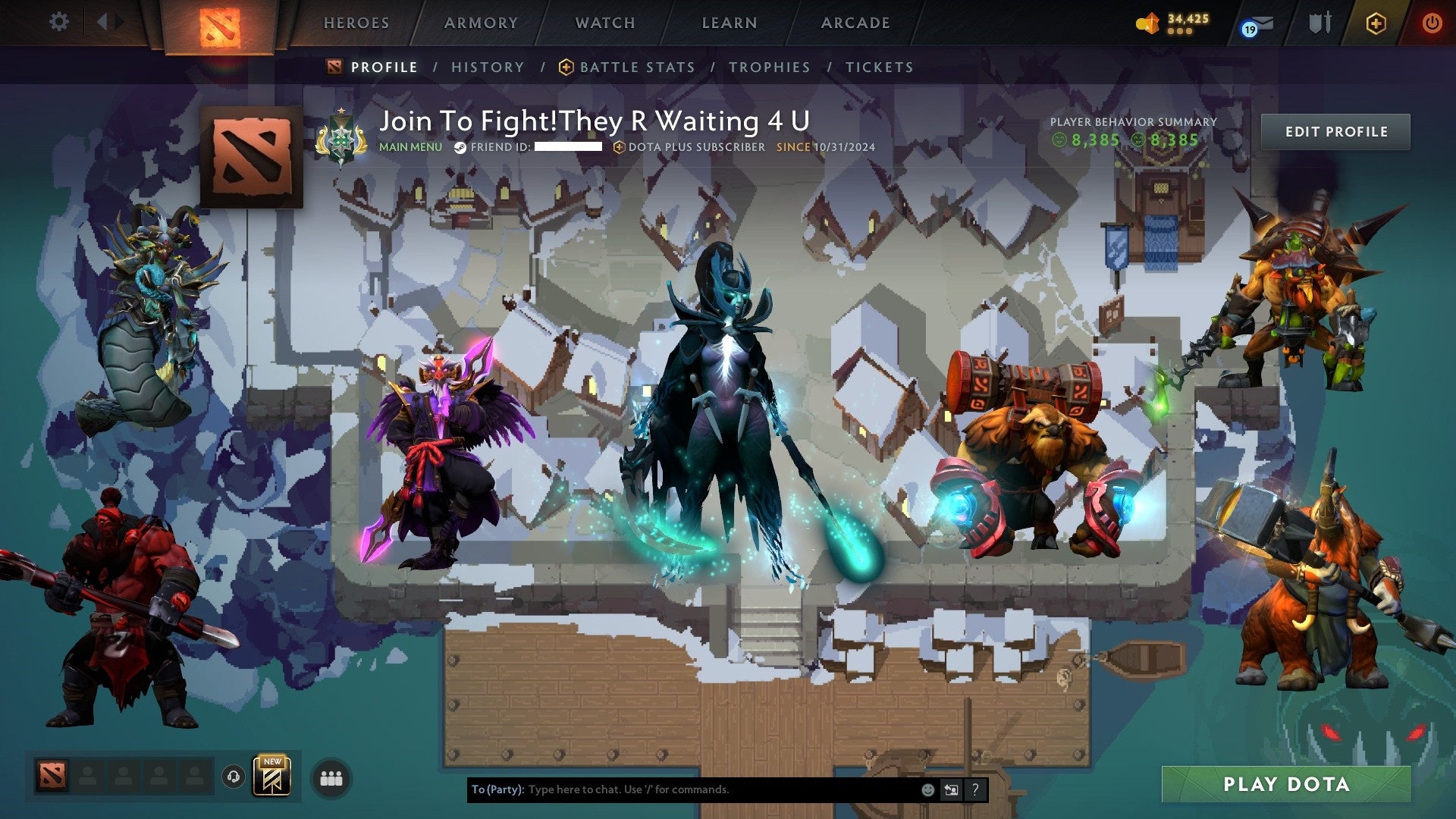The height and width of the screenshot is (819, 1456).
Task: Open the Watch menu in the top bar
Action: 604,23
